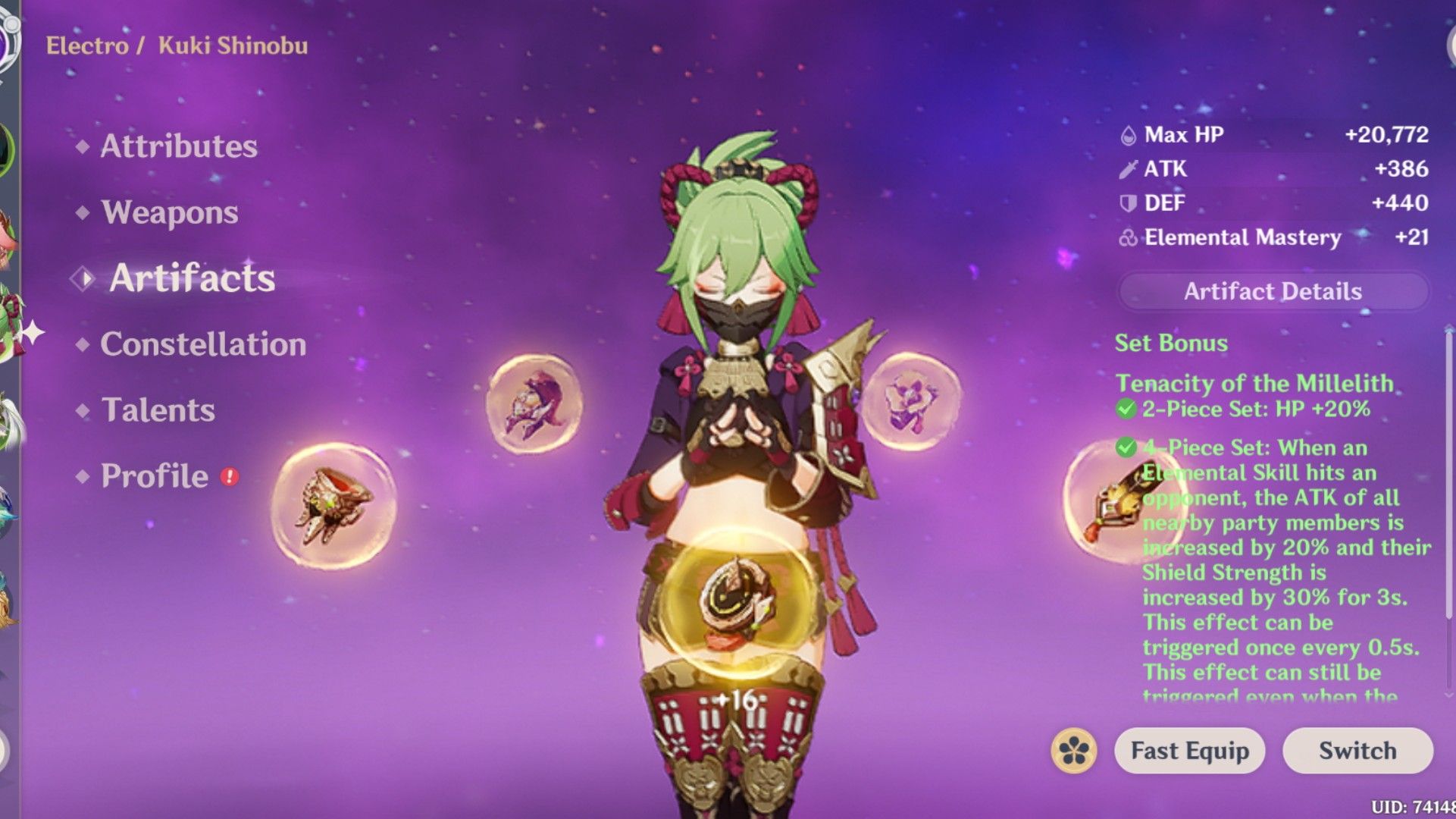The height and width of the screenshot is (819, 1456).
Task: Expand the Attributes section
Action: coord(180,146)
